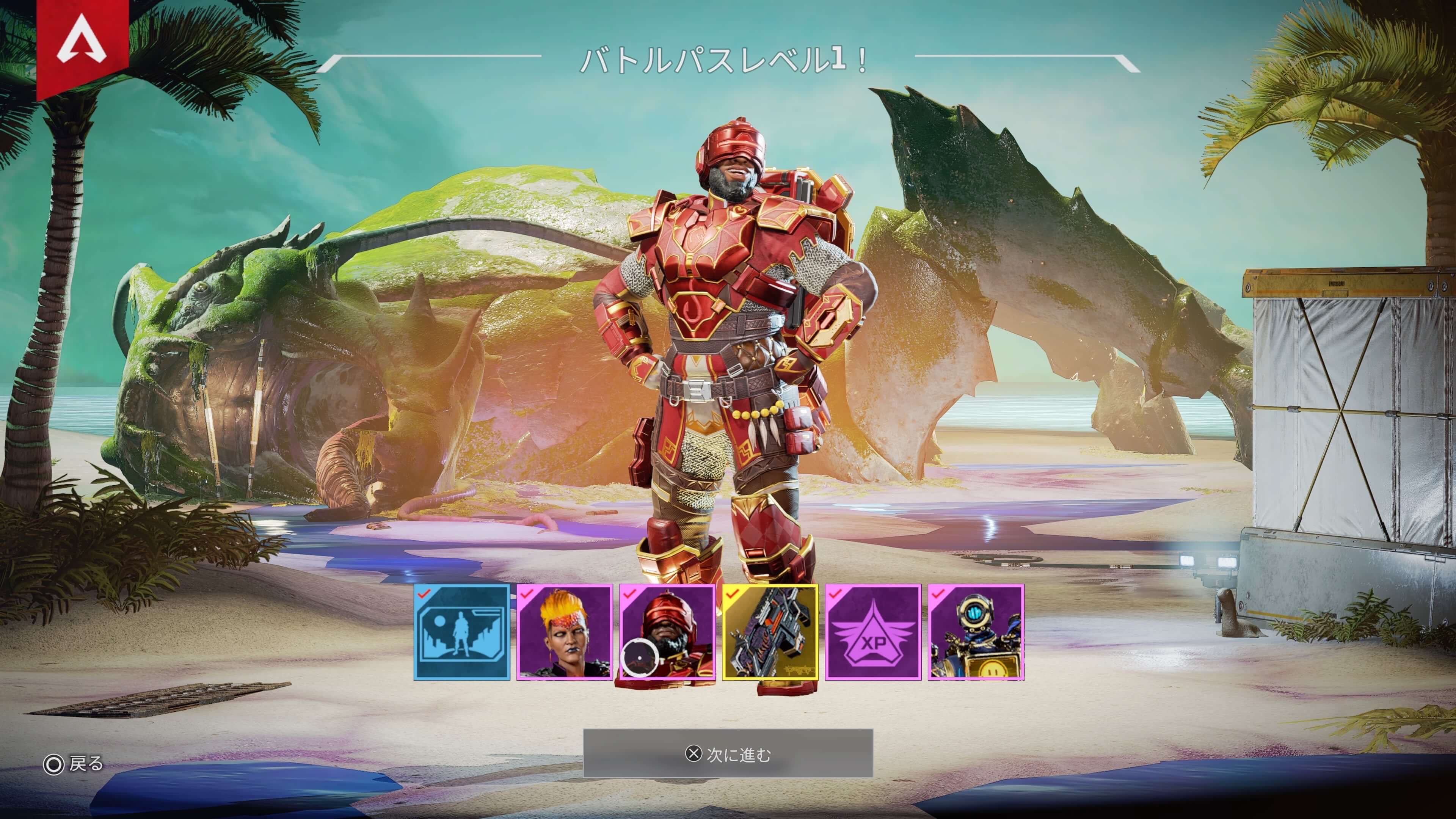Pick the gold-framed weapon skin reward

tap(770, 632)
